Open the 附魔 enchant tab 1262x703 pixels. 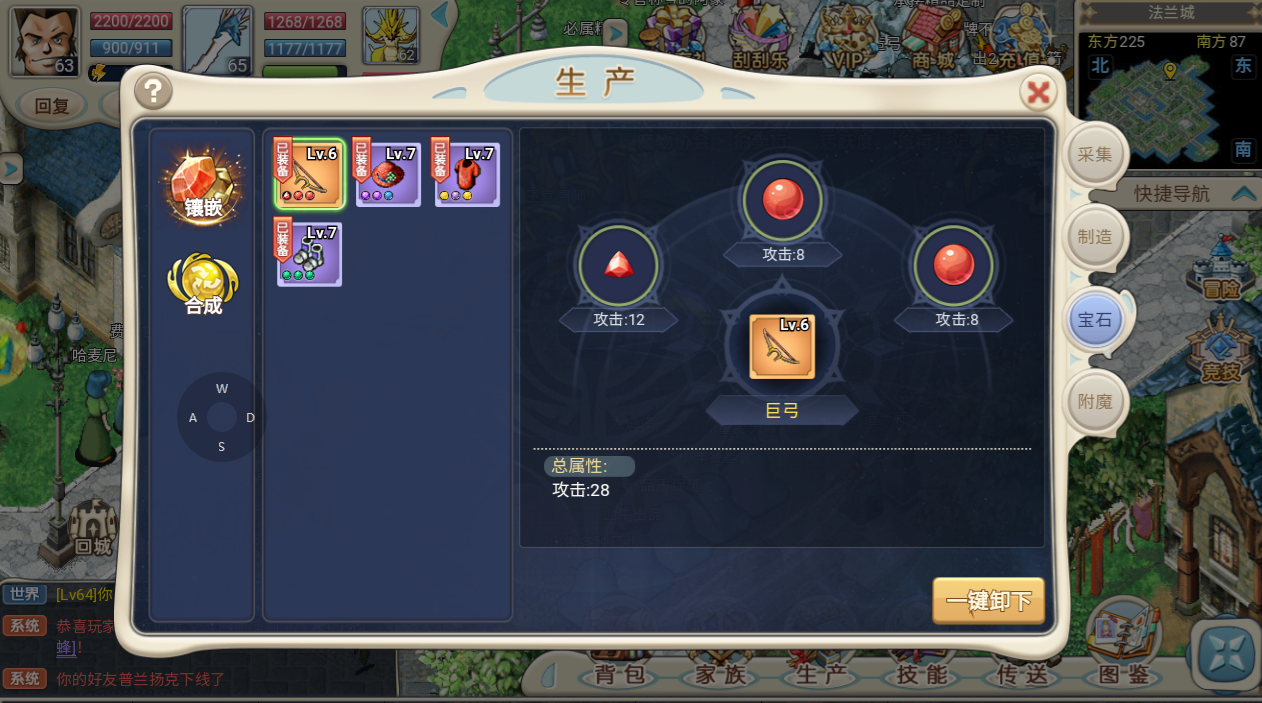(x=1094, y=402)
